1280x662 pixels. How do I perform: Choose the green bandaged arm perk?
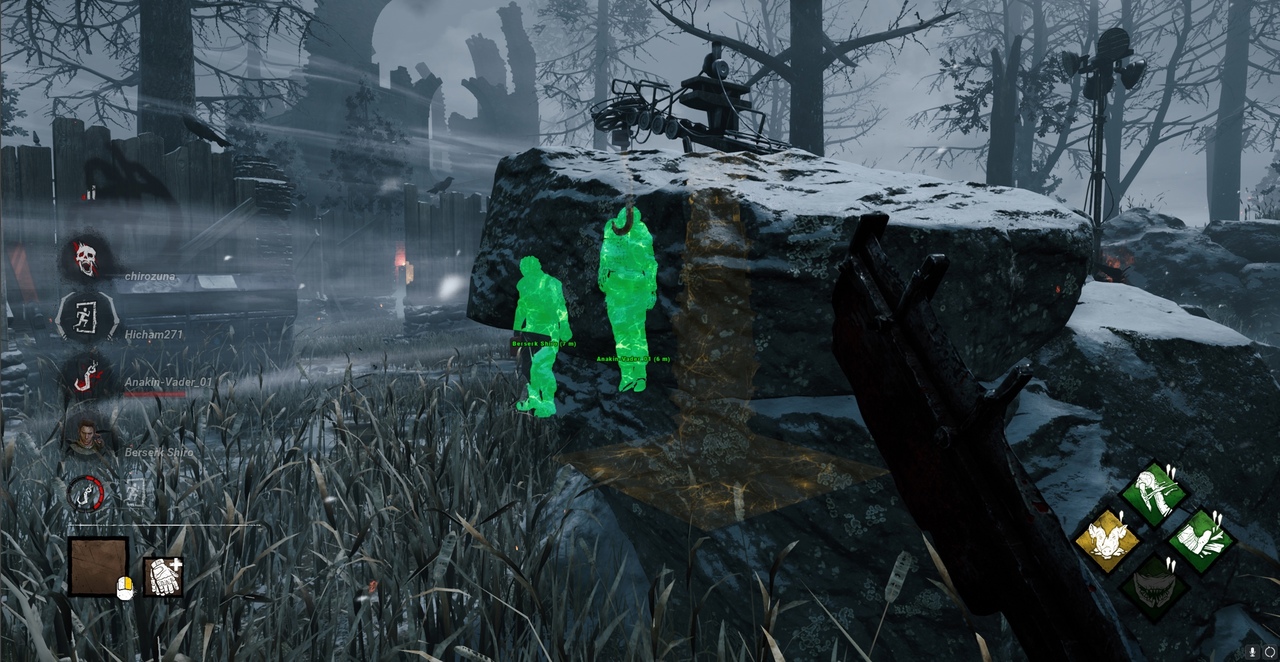pyautogui.click(x=1200, y=540)
